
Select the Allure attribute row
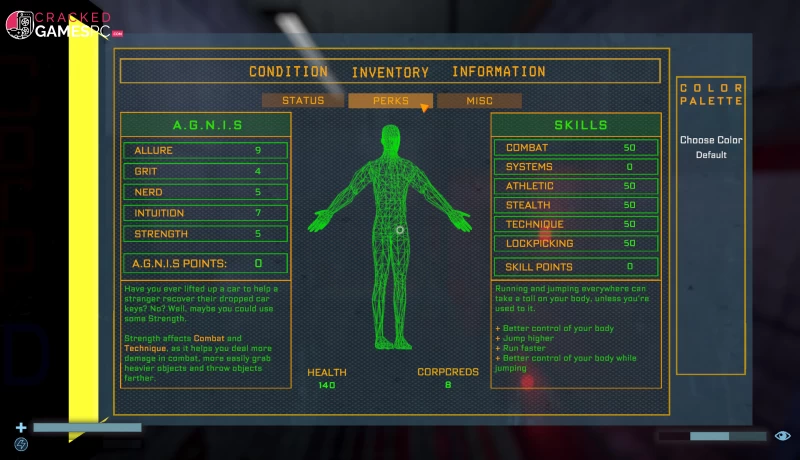[206, 151]
